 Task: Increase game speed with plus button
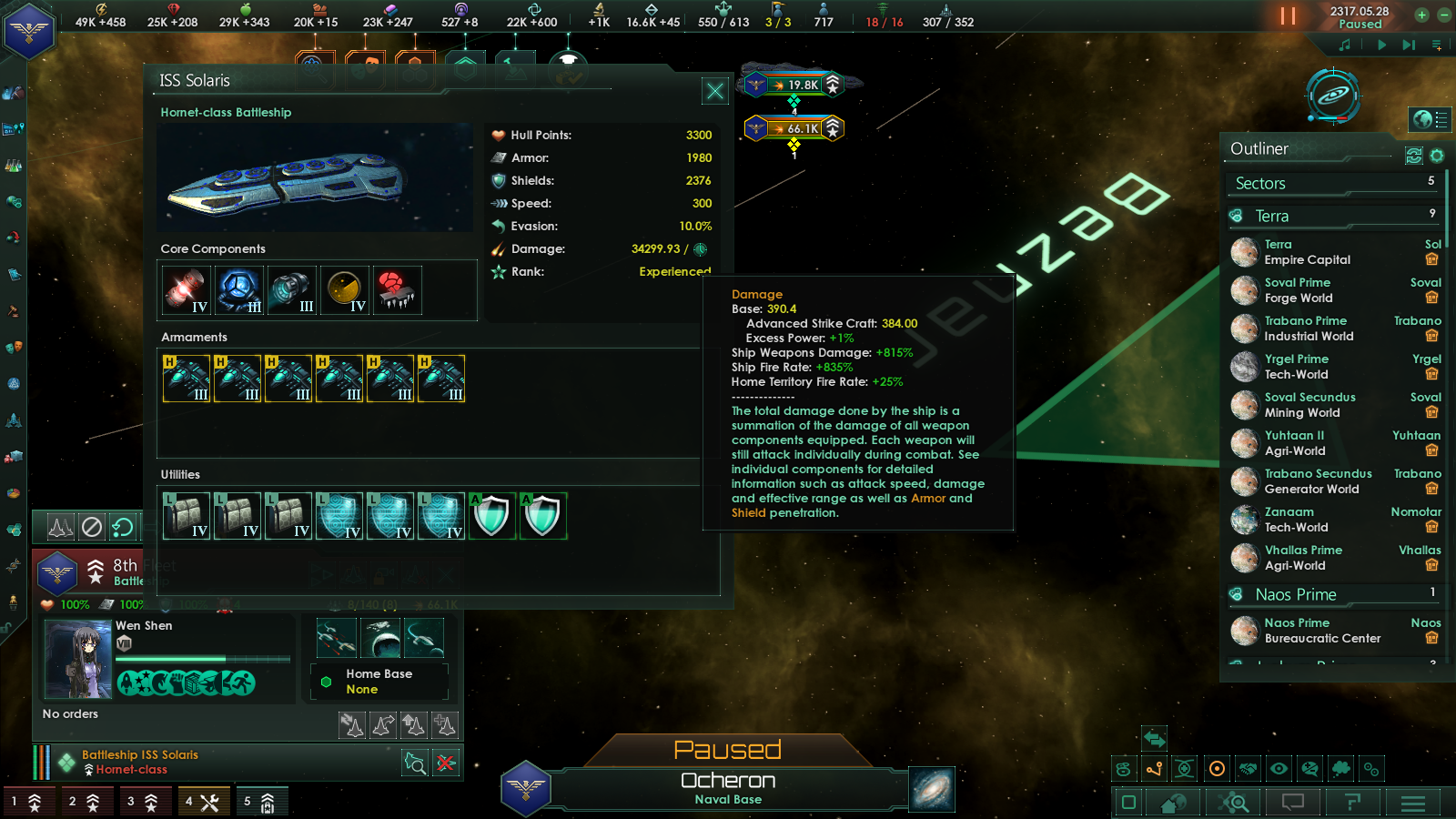point(1421,15)
